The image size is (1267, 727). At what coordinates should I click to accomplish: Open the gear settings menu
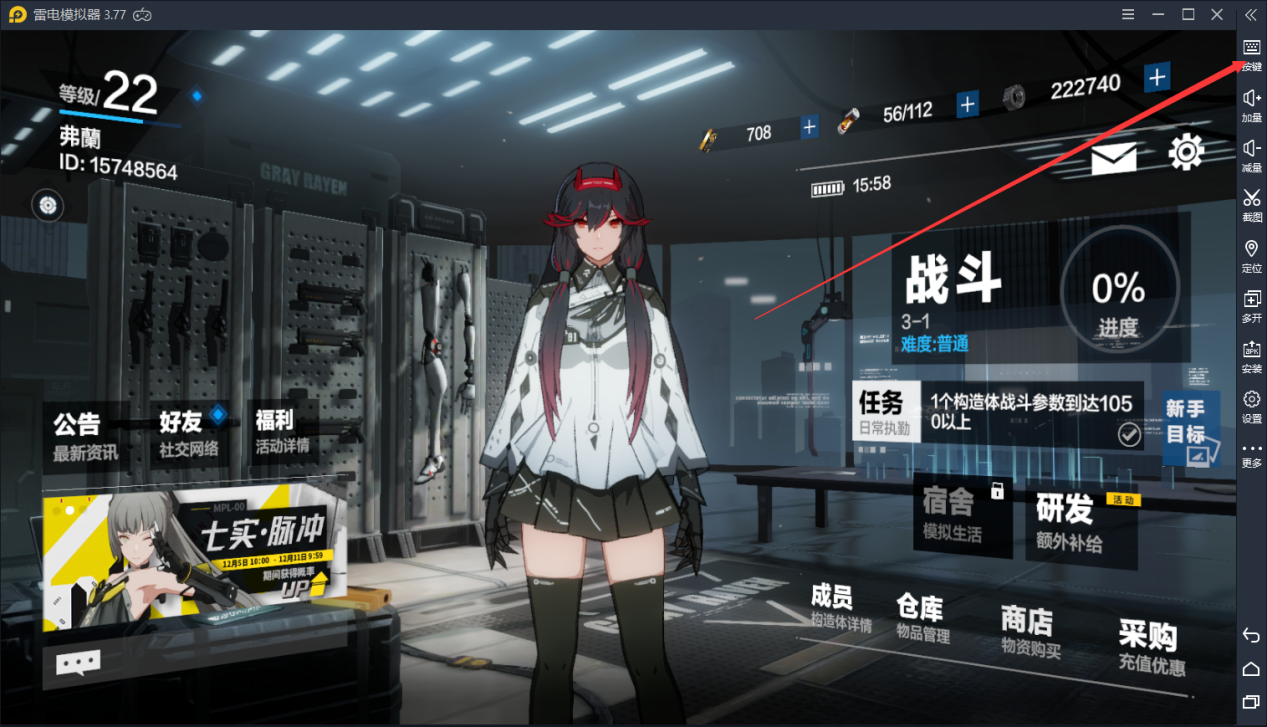(1186, 152)
